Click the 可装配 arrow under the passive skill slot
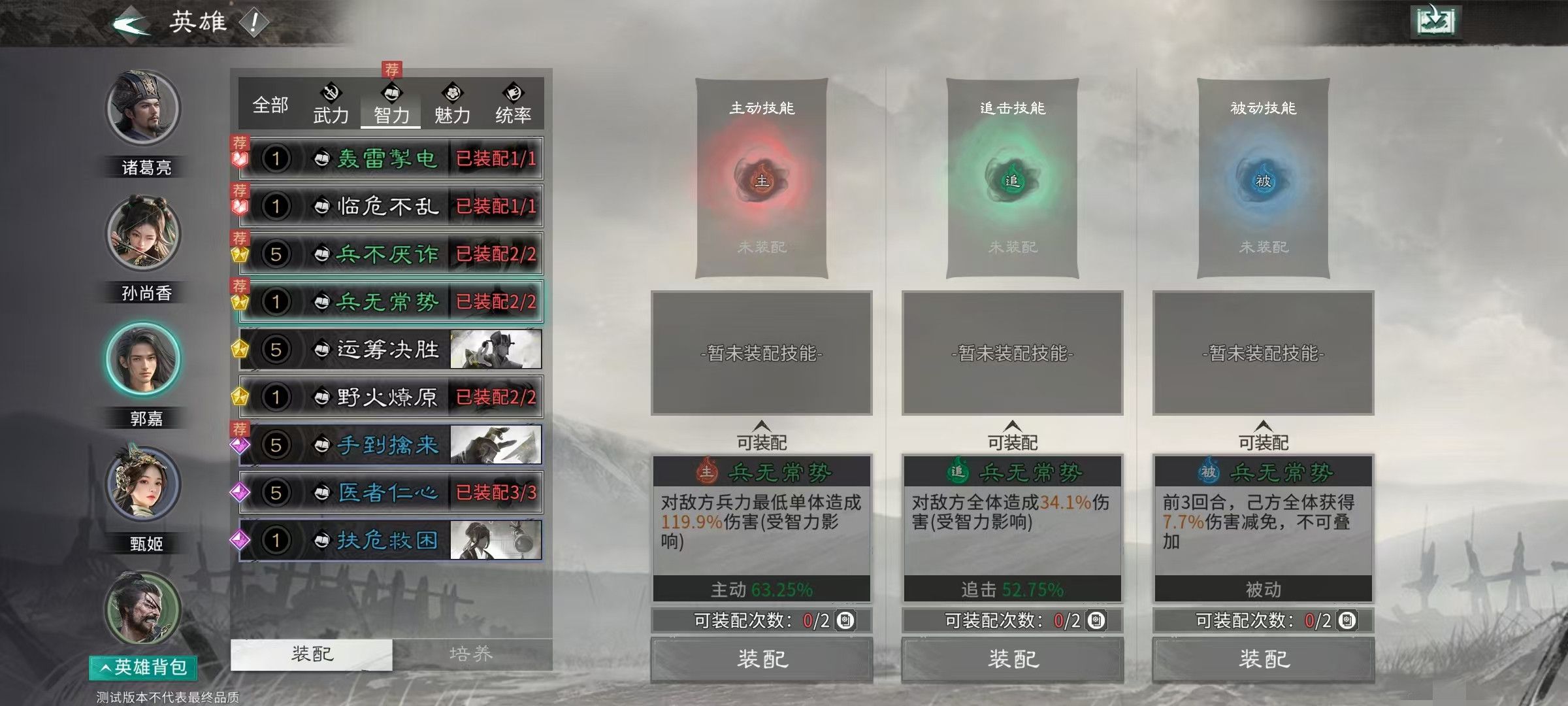1568x706 pixels. click(1262, 429)
